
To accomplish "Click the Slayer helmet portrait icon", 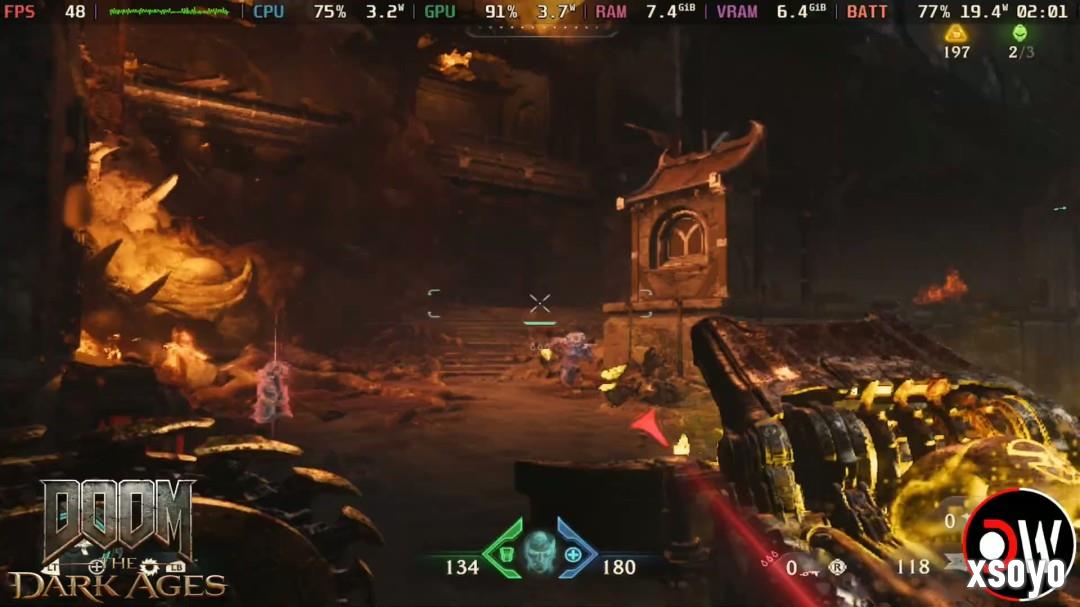I will point(539,551).
